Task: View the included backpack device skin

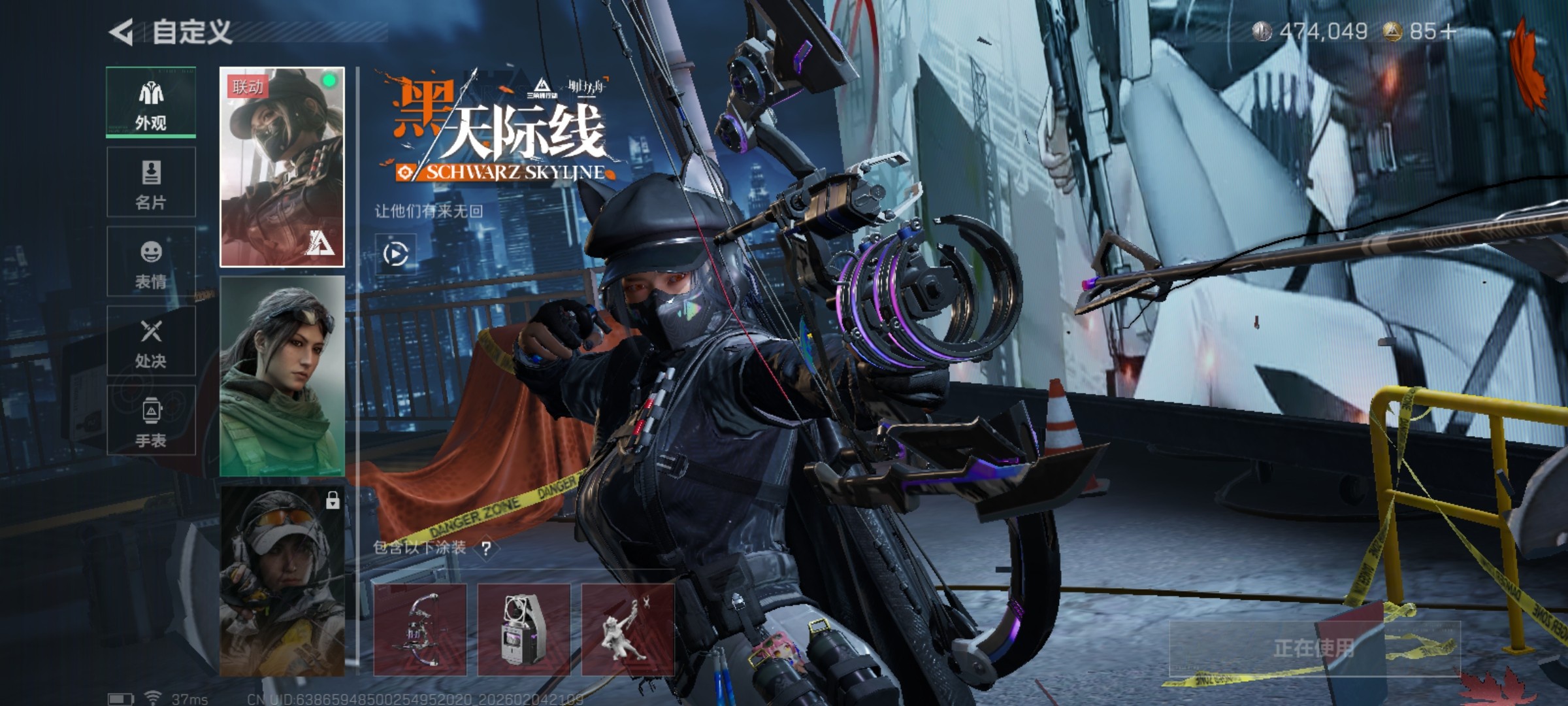Action: pos(524,630)
